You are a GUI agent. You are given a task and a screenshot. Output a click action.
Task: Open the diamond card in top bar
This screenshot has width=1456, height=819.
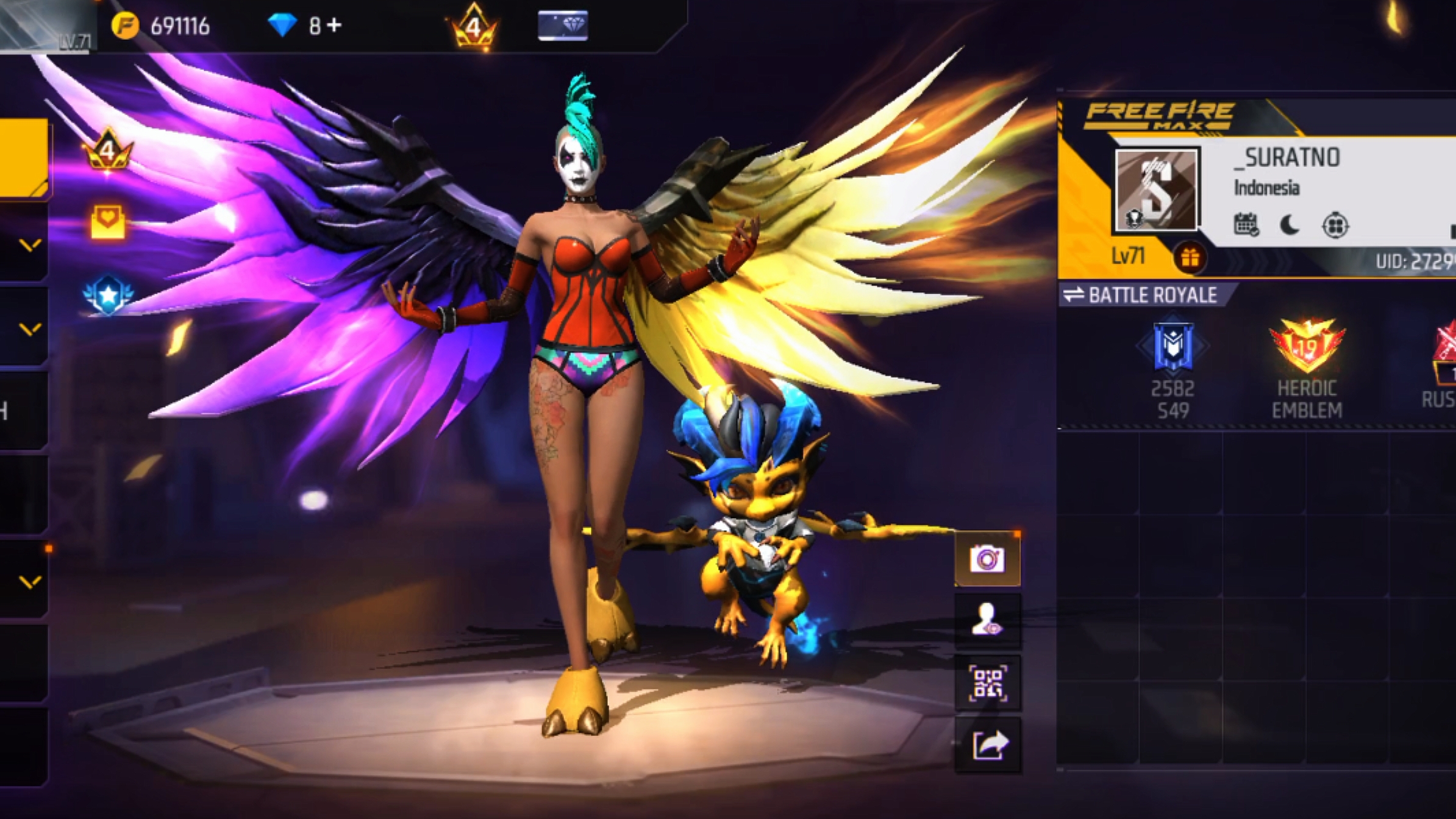(x=563, y=26)
